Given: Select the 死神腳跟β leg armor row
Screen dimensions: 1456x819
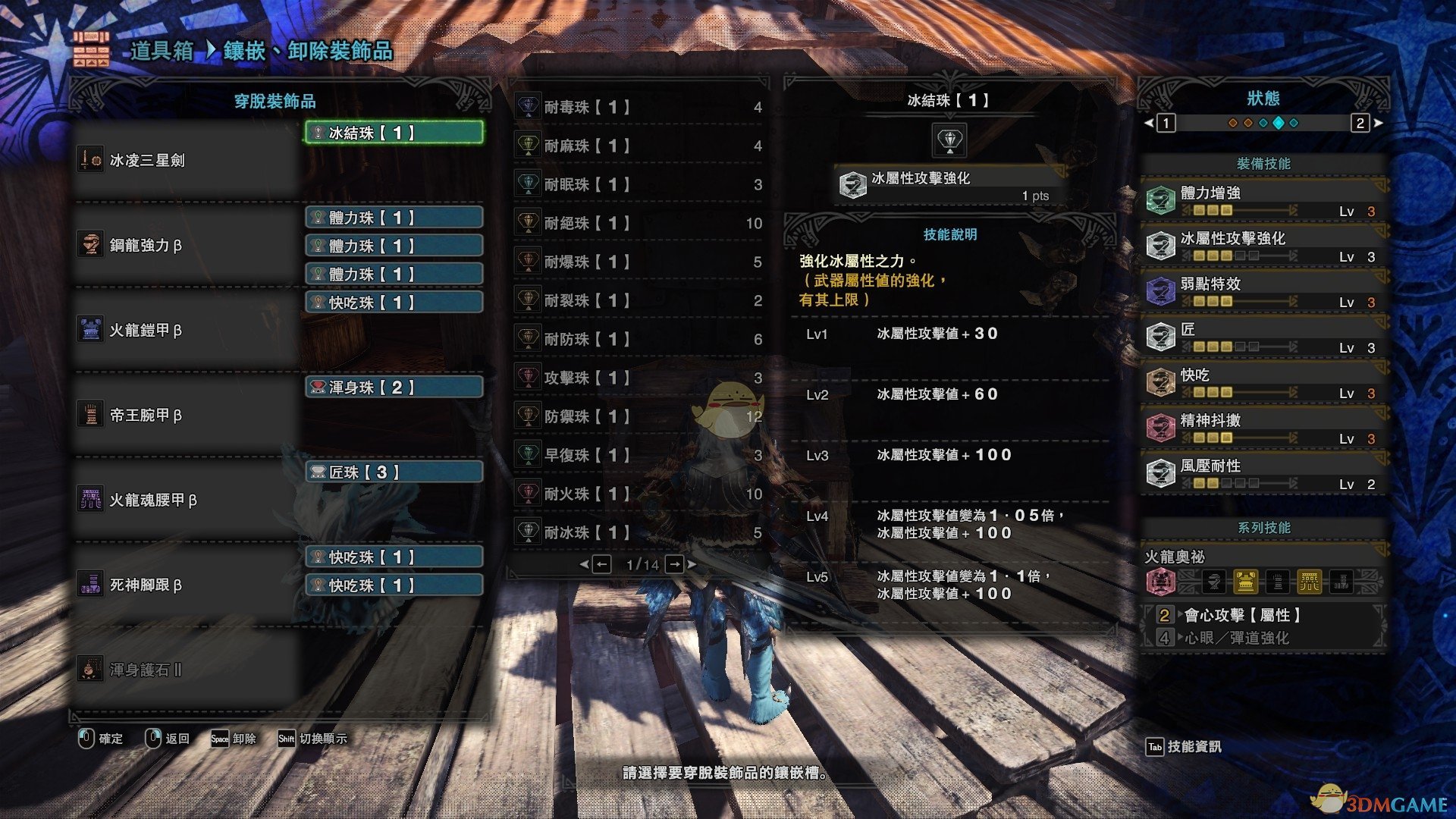Looking at the screenshot, I should [x=187, y=585].
